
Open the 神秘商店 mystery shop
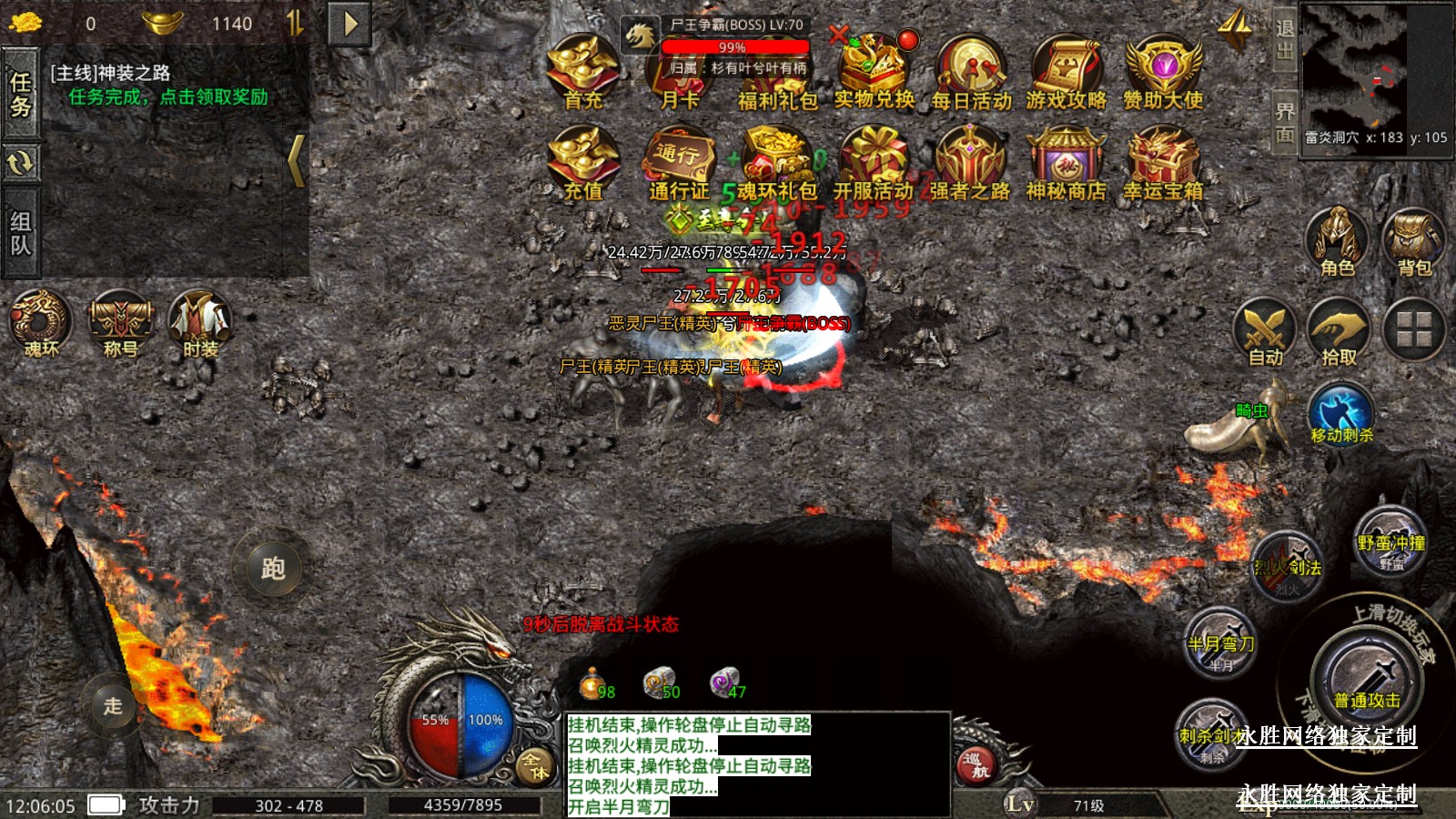pos(1066,164)
